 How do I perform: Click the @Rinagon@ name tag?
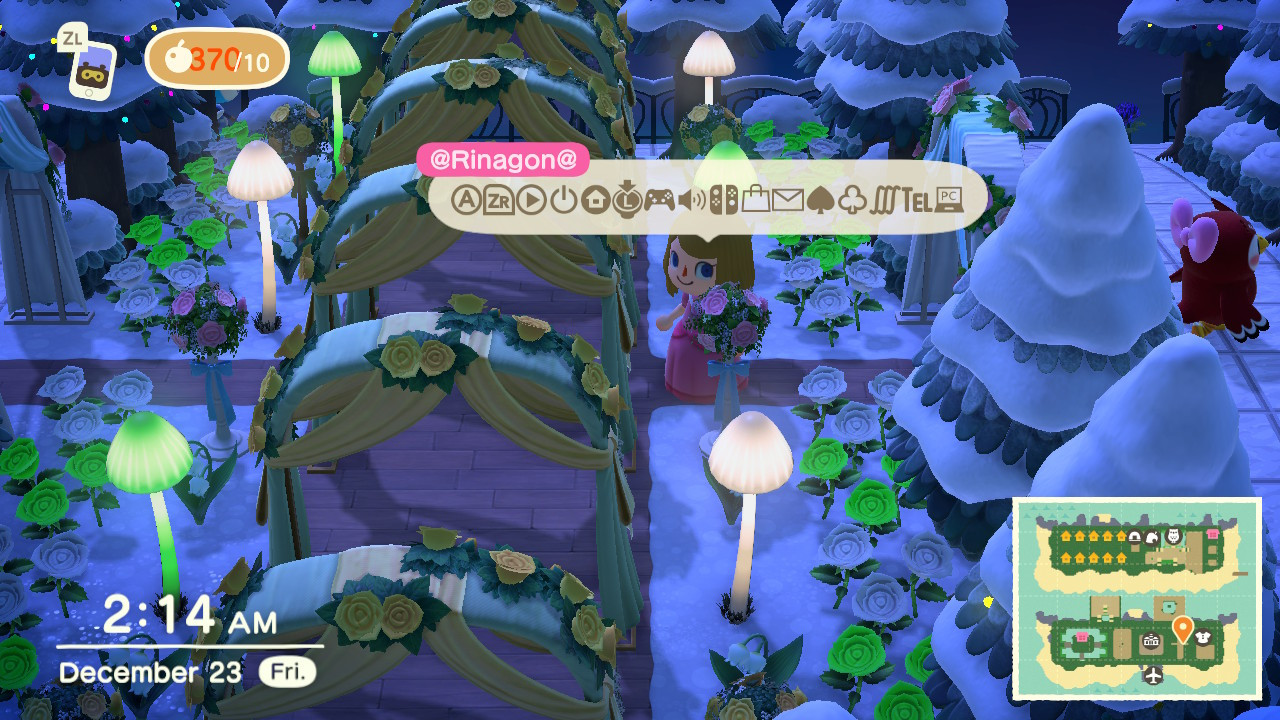click(503, 160)
